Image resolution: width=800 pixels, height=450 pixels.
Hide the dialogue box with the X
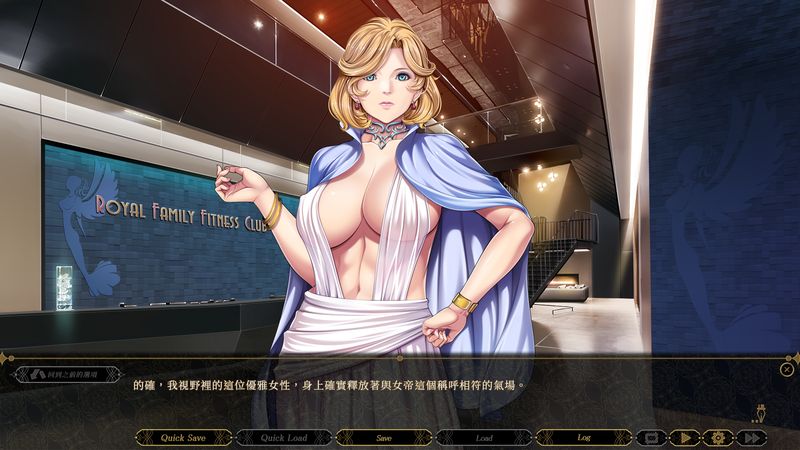pos(787,369)
